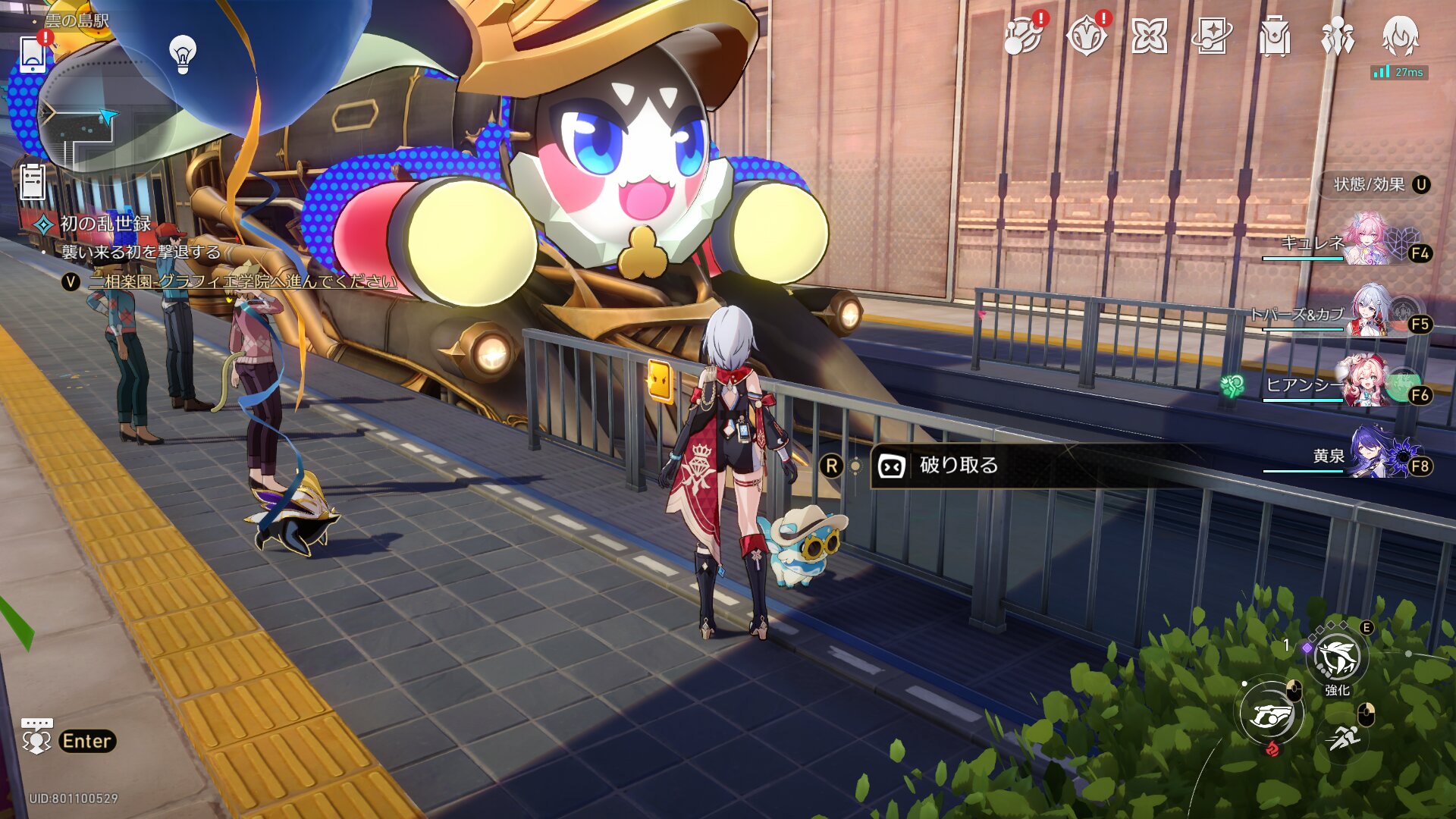Click the lightbulb hint icon
The width and height of the screenshot is (1456, 819).
tap(182, 54)
